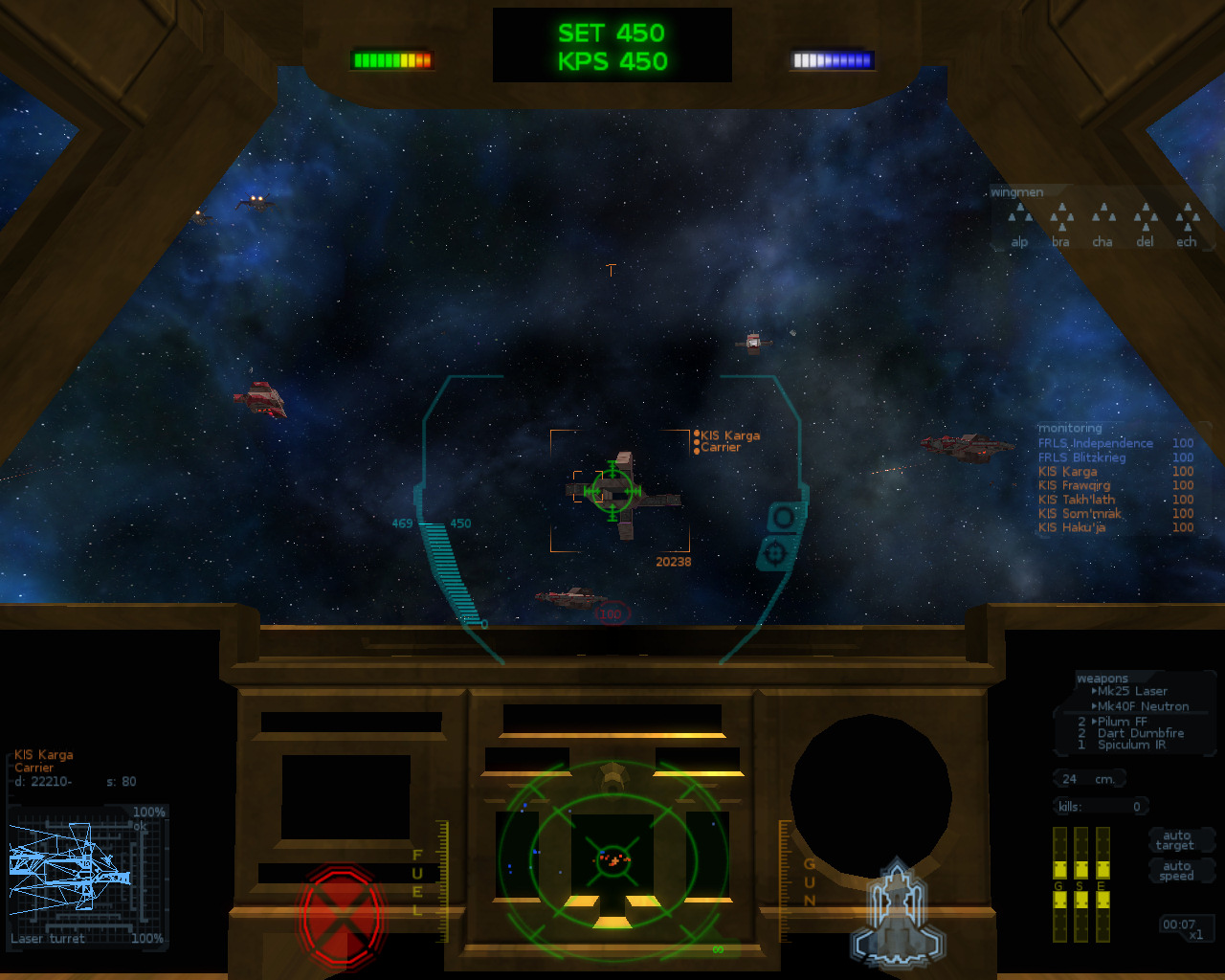Select FRLS Blitzkrieg in monitoring list

1082,457
